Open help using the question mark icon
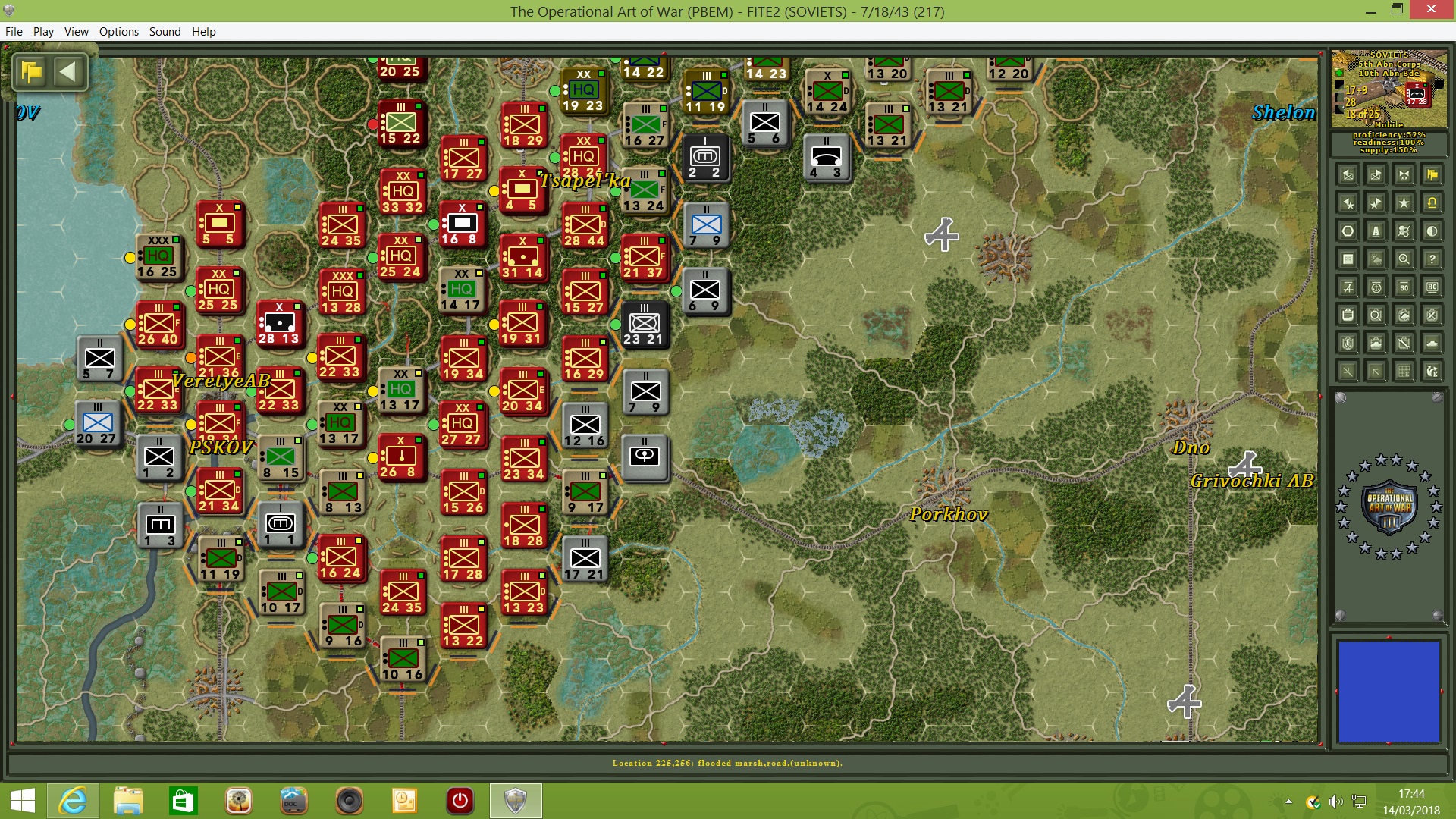Screen dimensions: 1456x819 coord(1432,258)
